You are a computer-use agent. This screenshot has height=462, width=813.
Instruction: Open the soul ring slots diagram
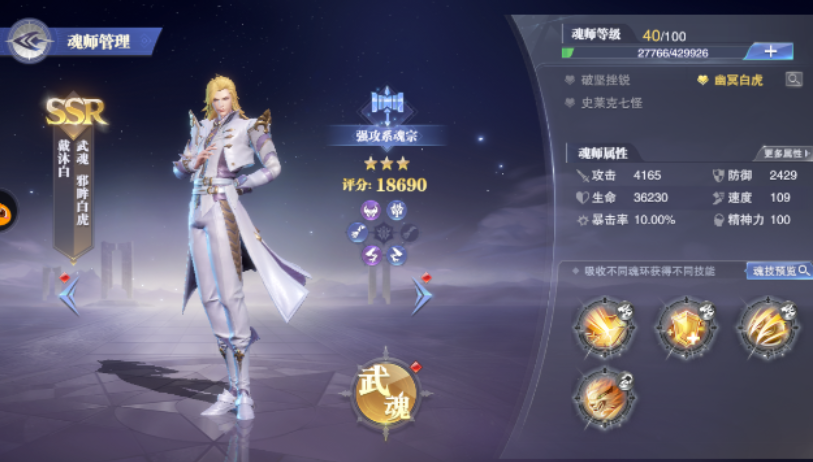[x=384, y=233]
